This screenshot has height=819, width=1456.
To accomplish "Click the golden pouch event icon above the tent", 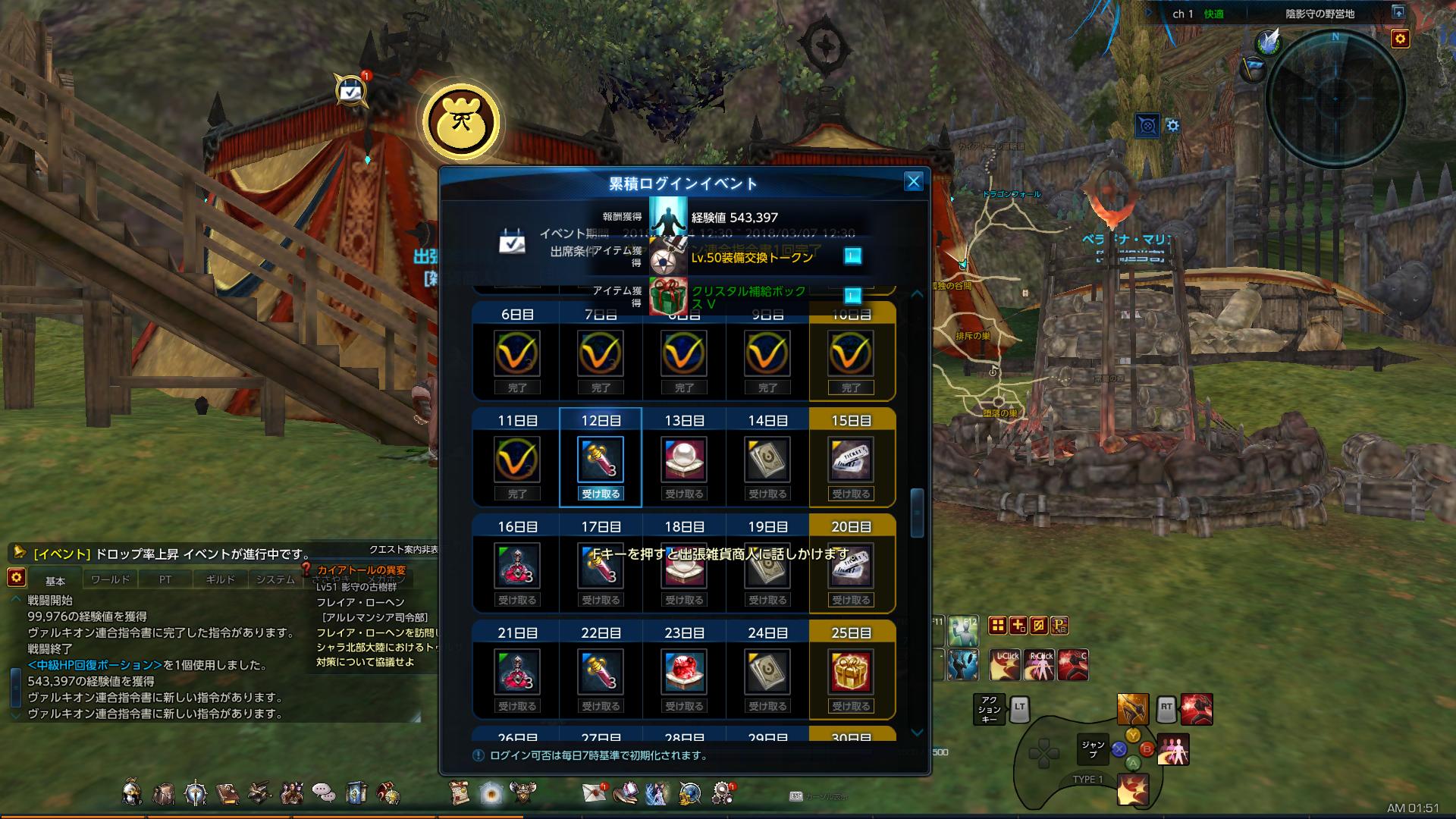I will (x=463, y=121).
